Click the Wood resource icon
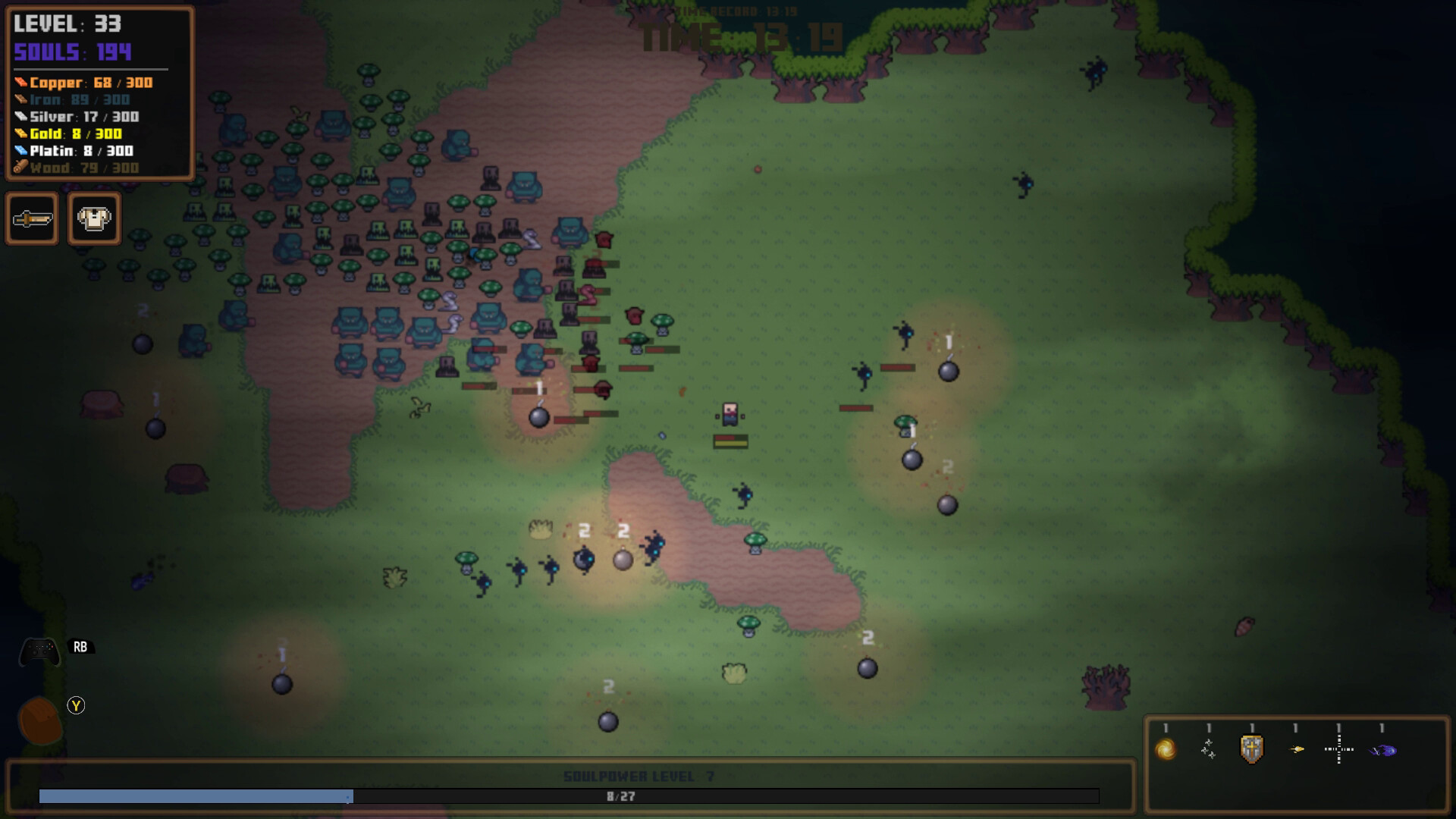The image size is (1456, 819). (x=20, y=168)
